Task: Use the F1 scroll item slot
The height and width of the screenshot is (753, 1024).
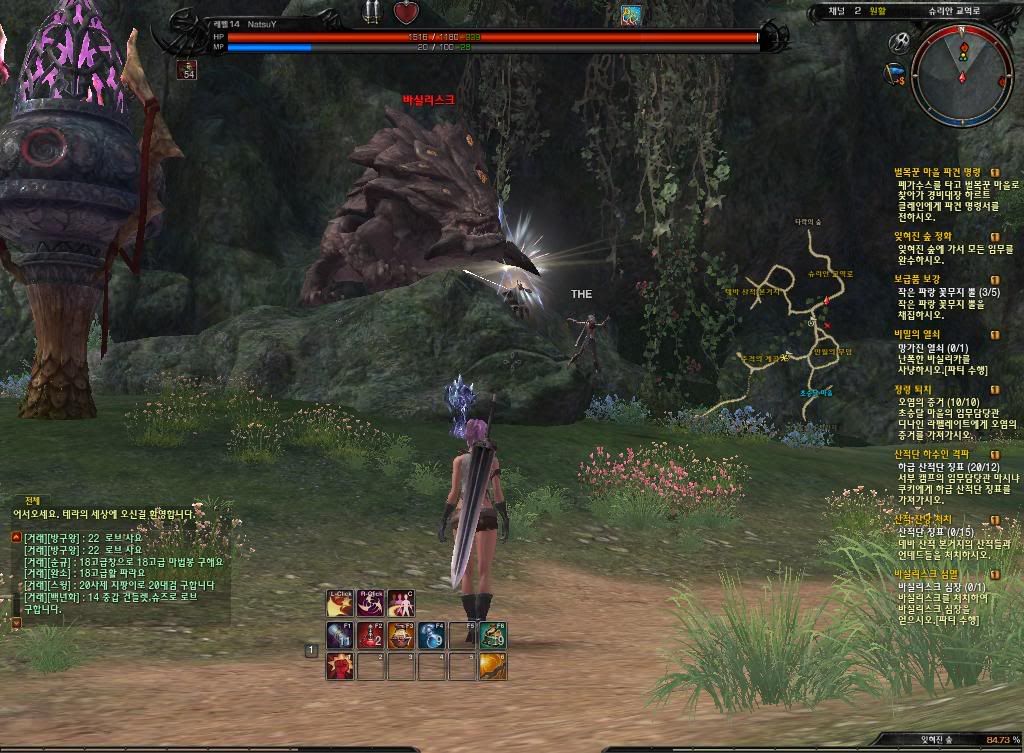Action: point(340,635)
